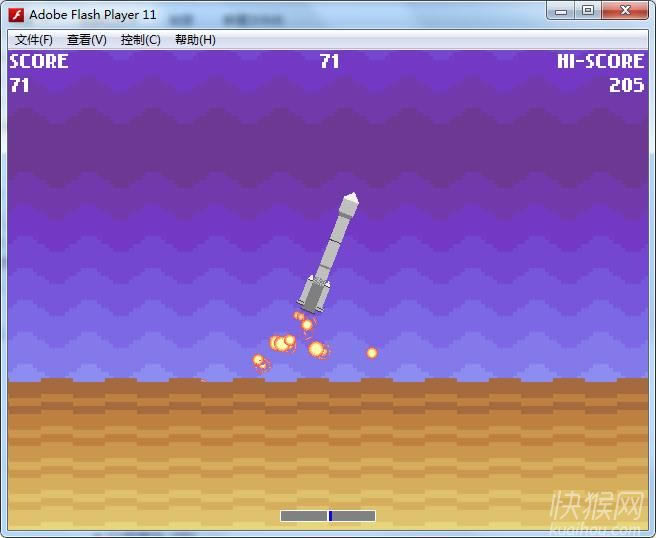
Task: Close the Adobe Flash Player window
Action: (627, 11)
